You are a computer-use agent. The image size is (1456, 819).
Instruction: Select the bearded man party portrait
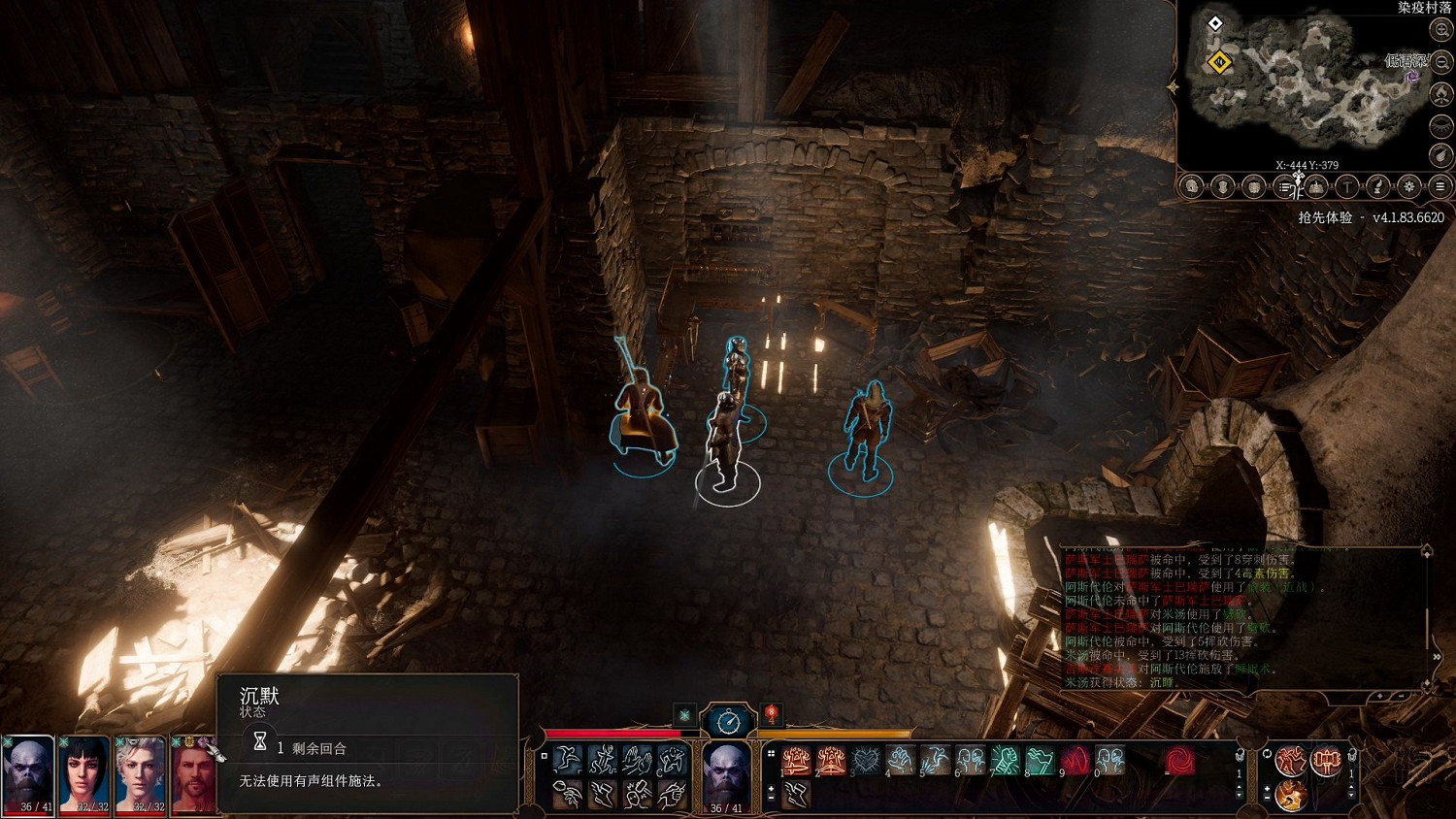click(x=194, y=773)
